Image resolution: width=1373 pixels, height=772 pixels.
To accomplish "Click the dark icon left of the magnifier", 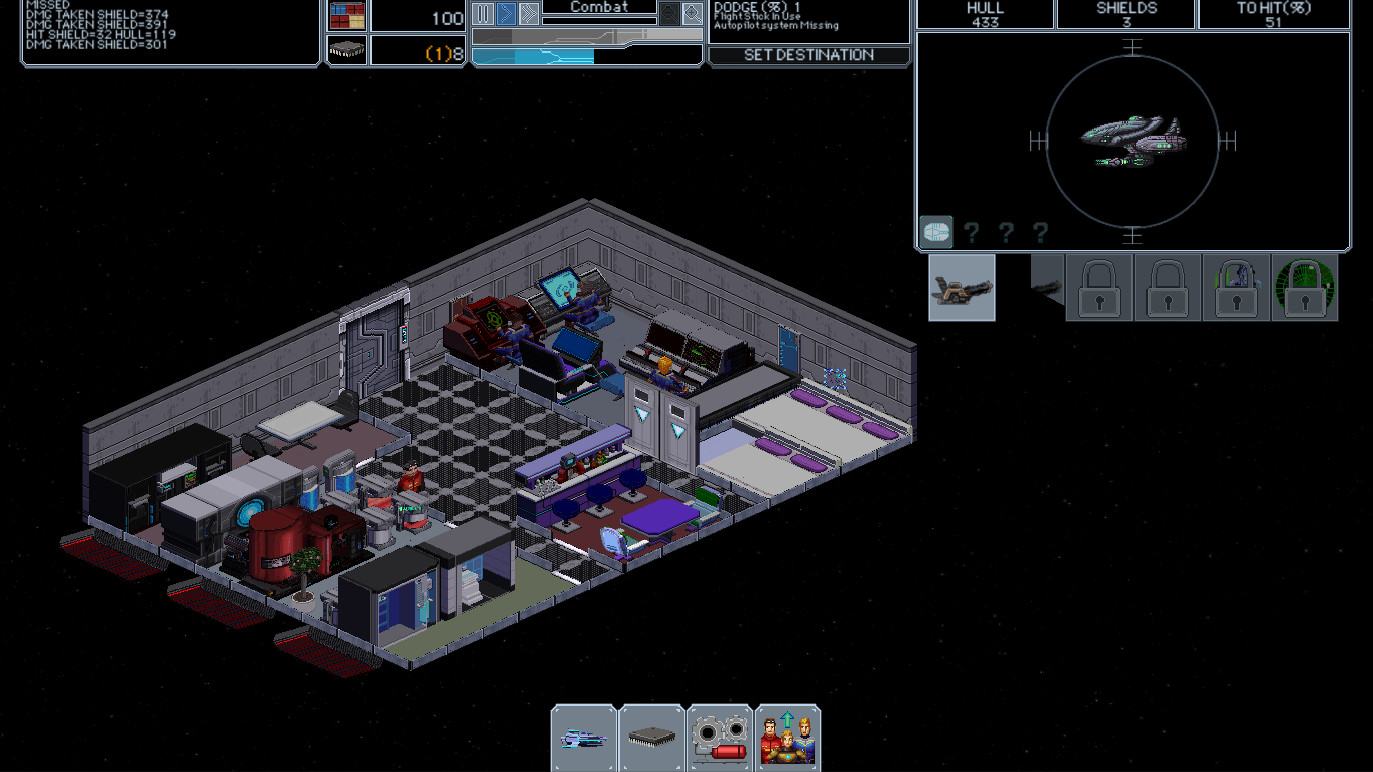I will click(669, 13).
